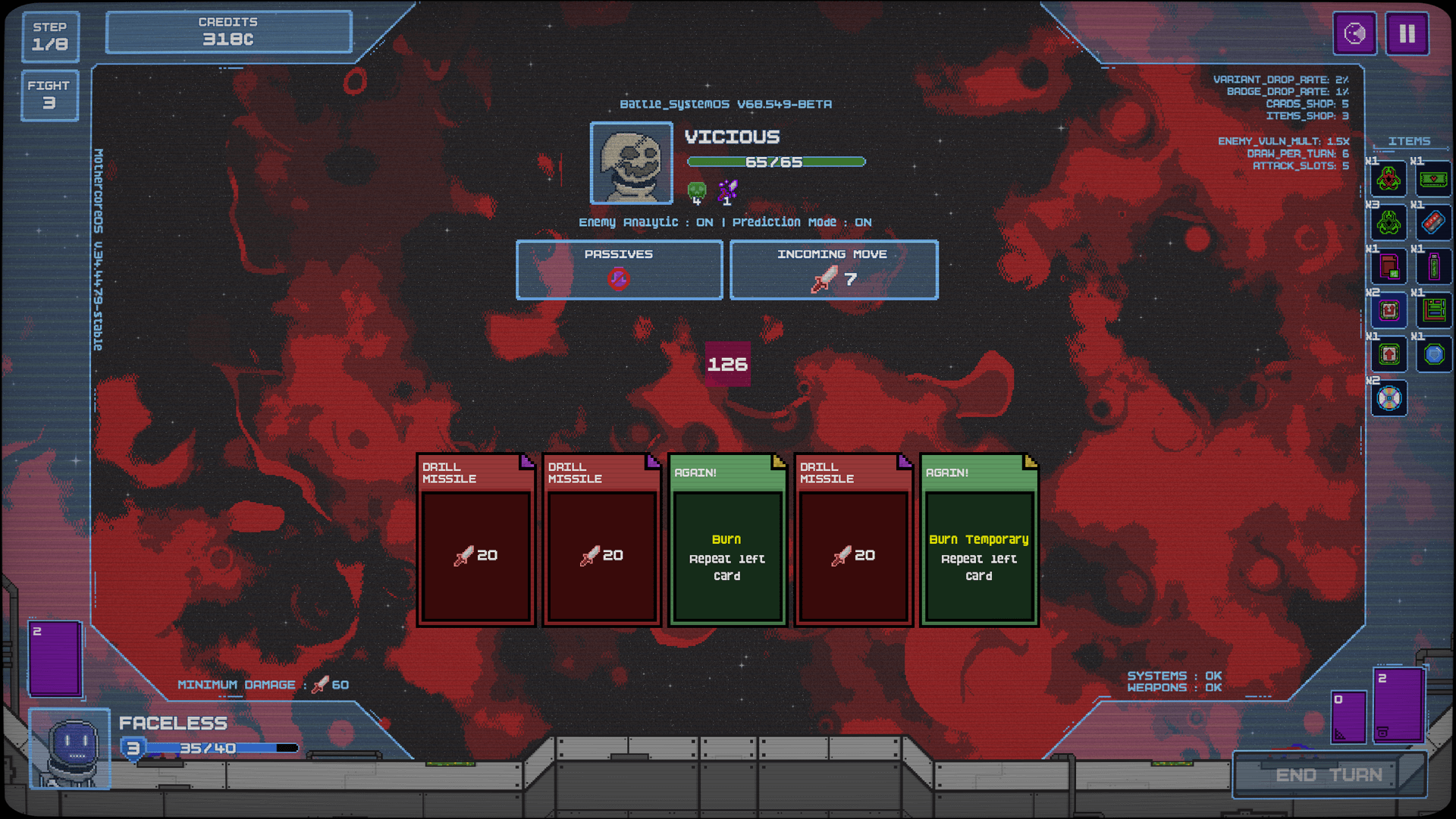1456x819 pixels.
Task: View the discard pile with the trash icon
Action: pos(1398,705)
